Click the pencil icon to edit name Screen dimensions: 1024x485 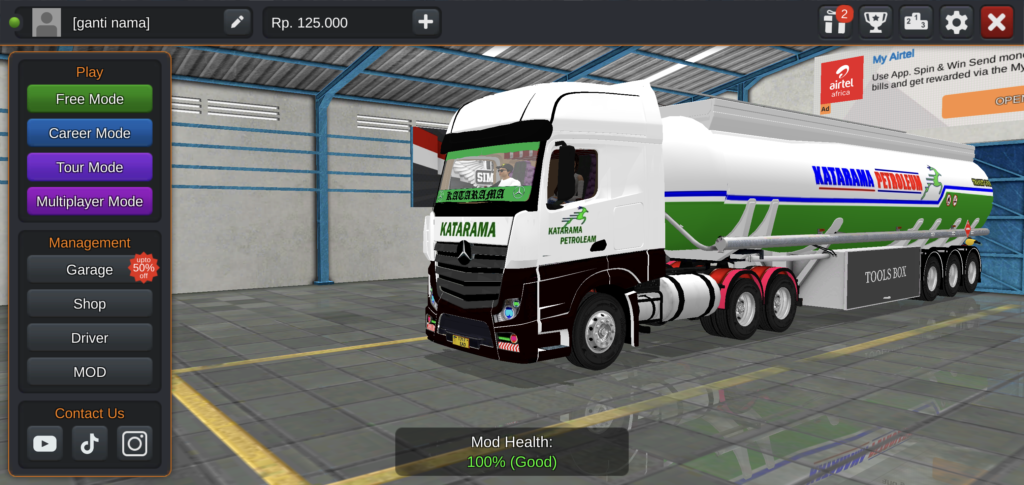pyautogui.click(x=237, y=22)
